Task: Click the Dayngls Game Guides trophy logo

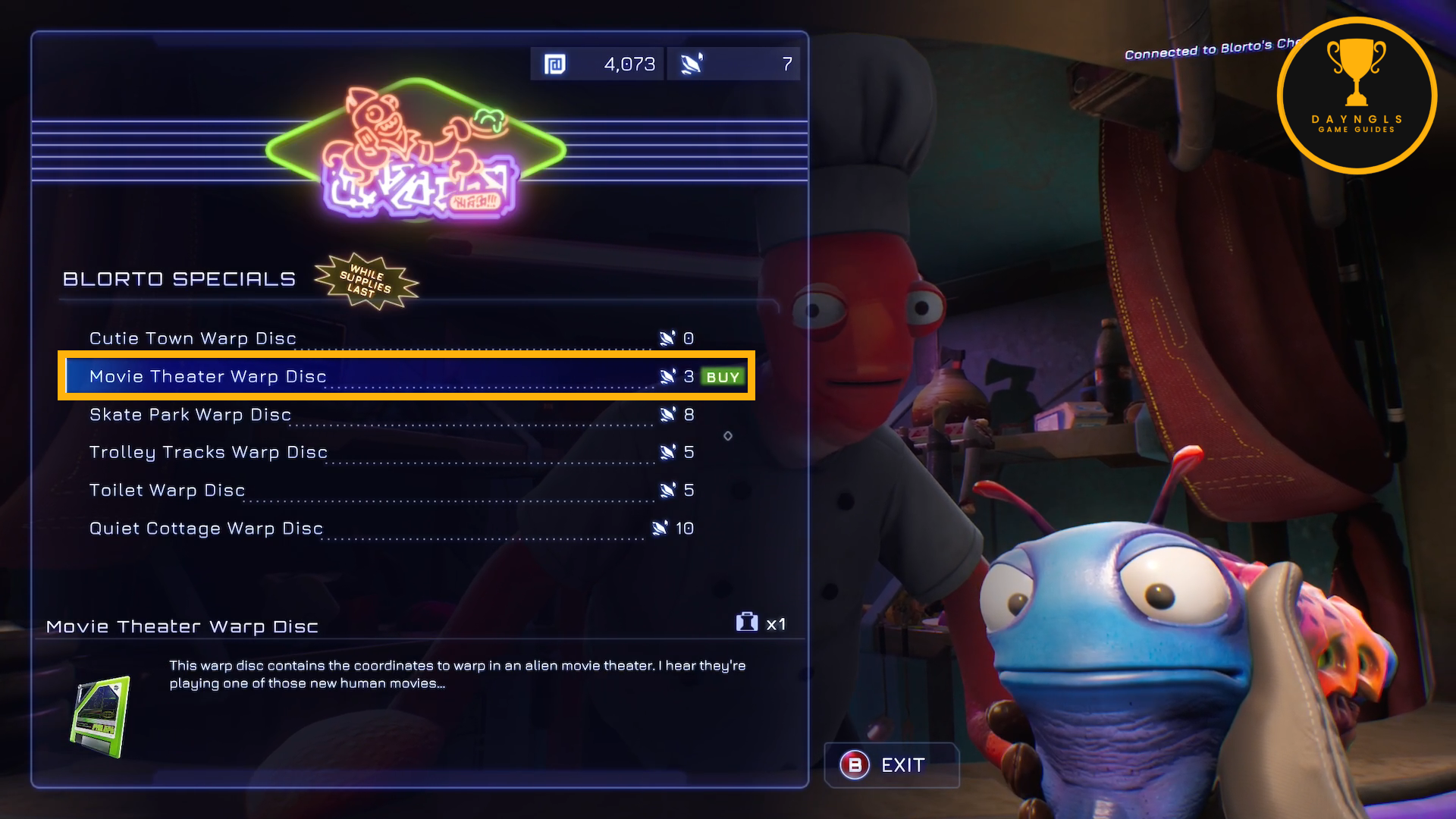Action: [1356, 96]
